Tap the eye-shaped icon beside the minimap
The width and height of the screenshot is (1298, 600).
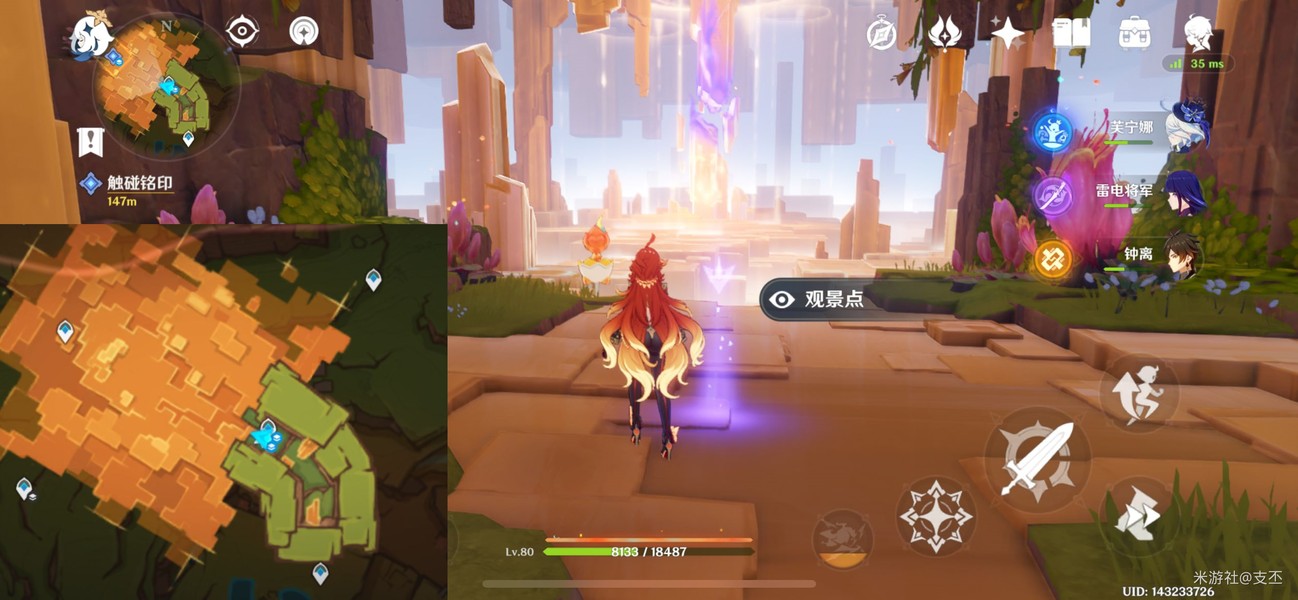coord(242,32)
